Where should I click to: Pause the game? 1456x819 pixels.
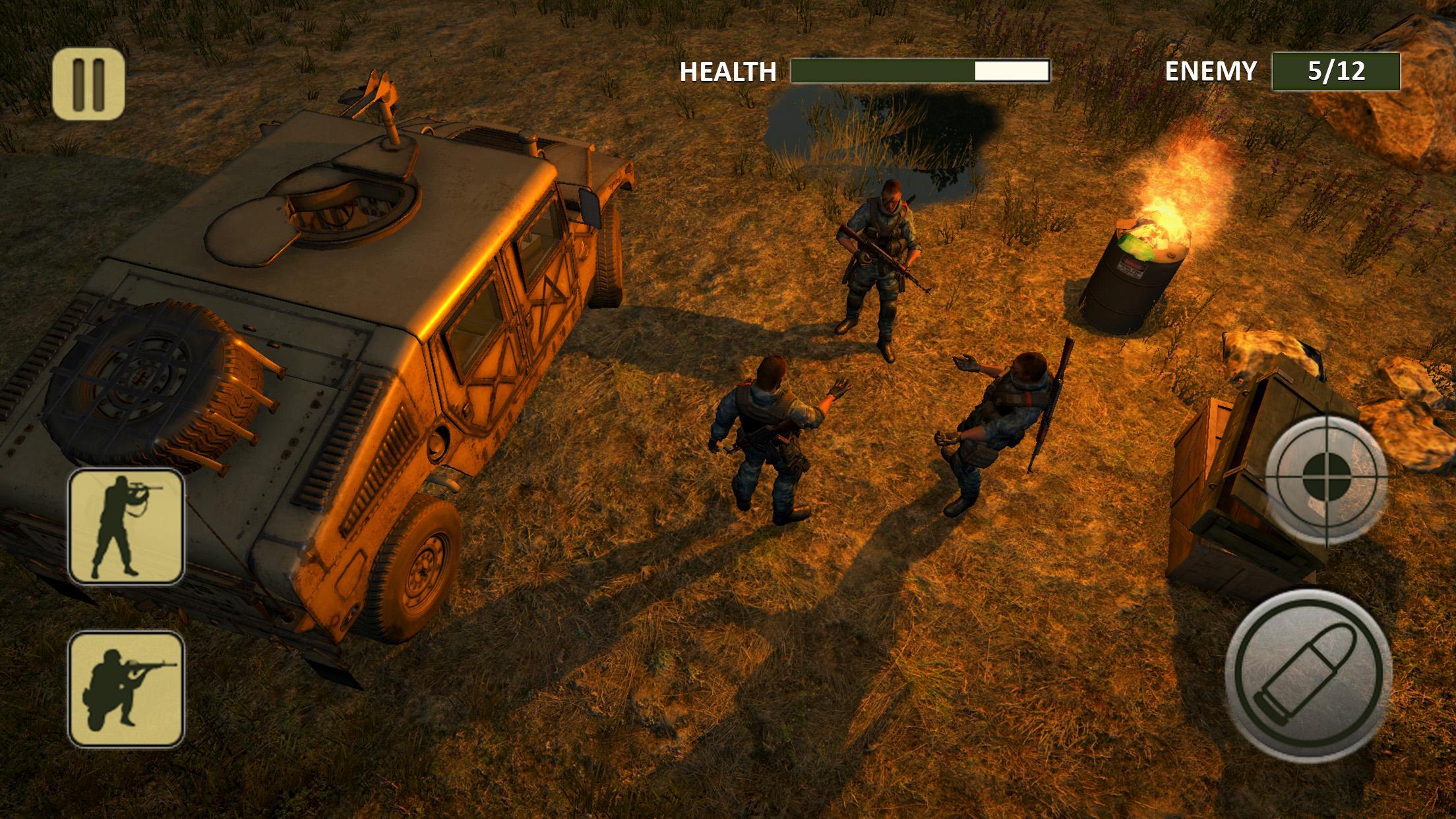pyautogui.click(x=88, y=84)
